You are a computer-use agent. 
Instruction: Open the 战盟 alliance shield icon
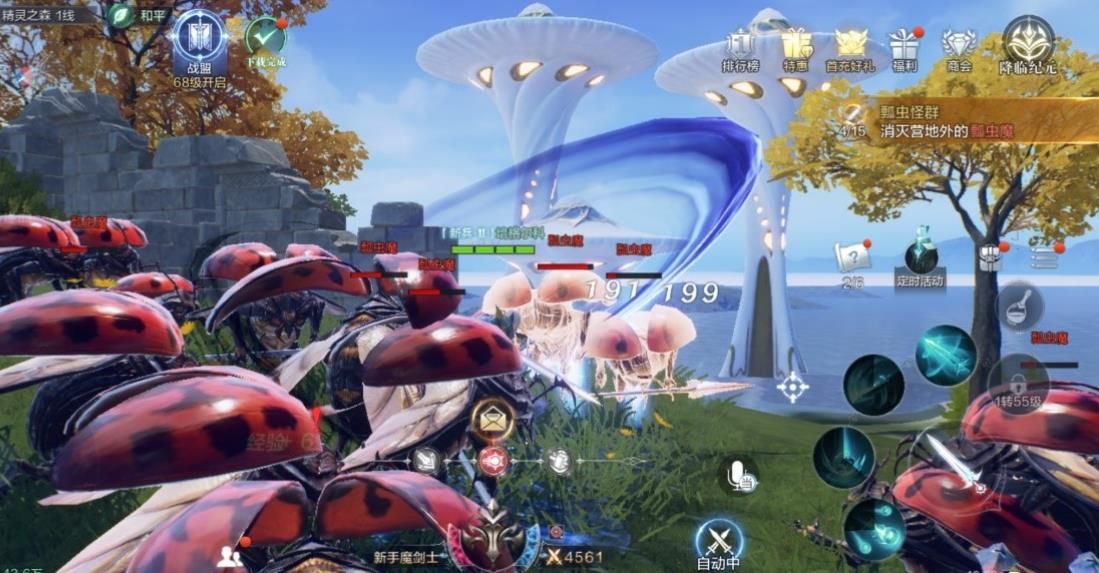[199, 38]
